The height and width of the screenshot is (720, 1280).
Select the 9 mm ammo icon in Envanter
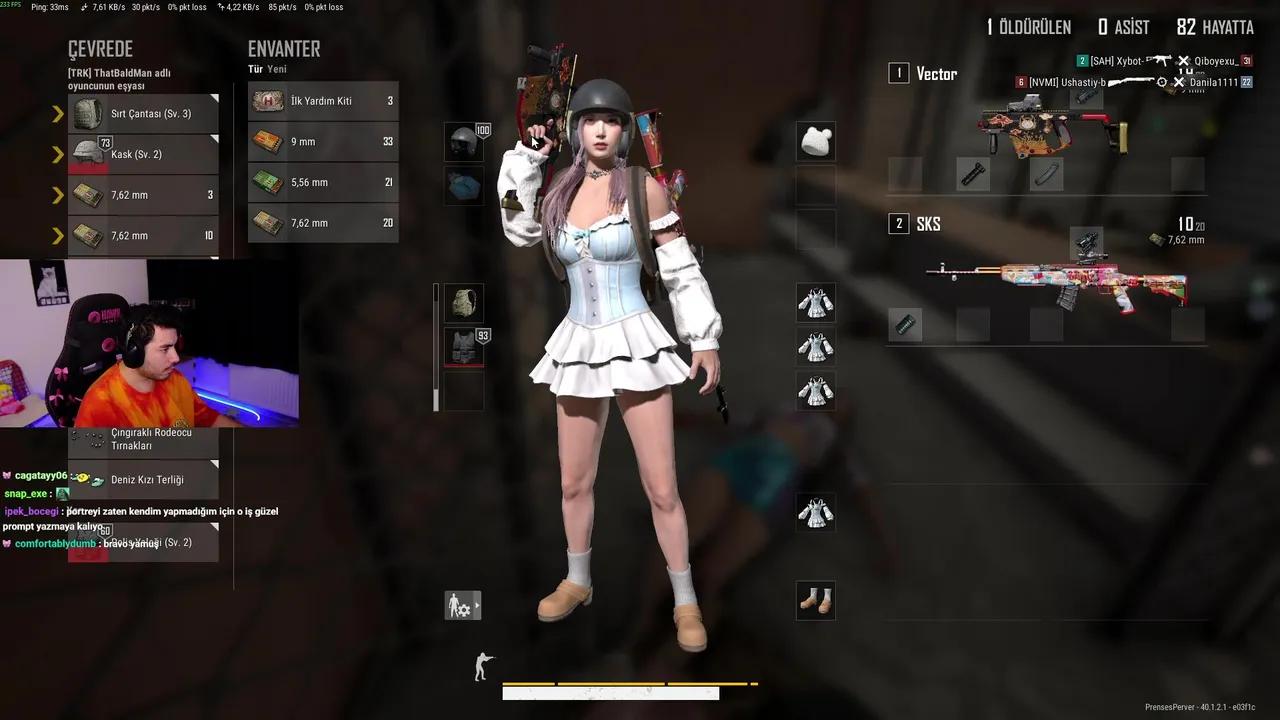click(x=268, y=141)
